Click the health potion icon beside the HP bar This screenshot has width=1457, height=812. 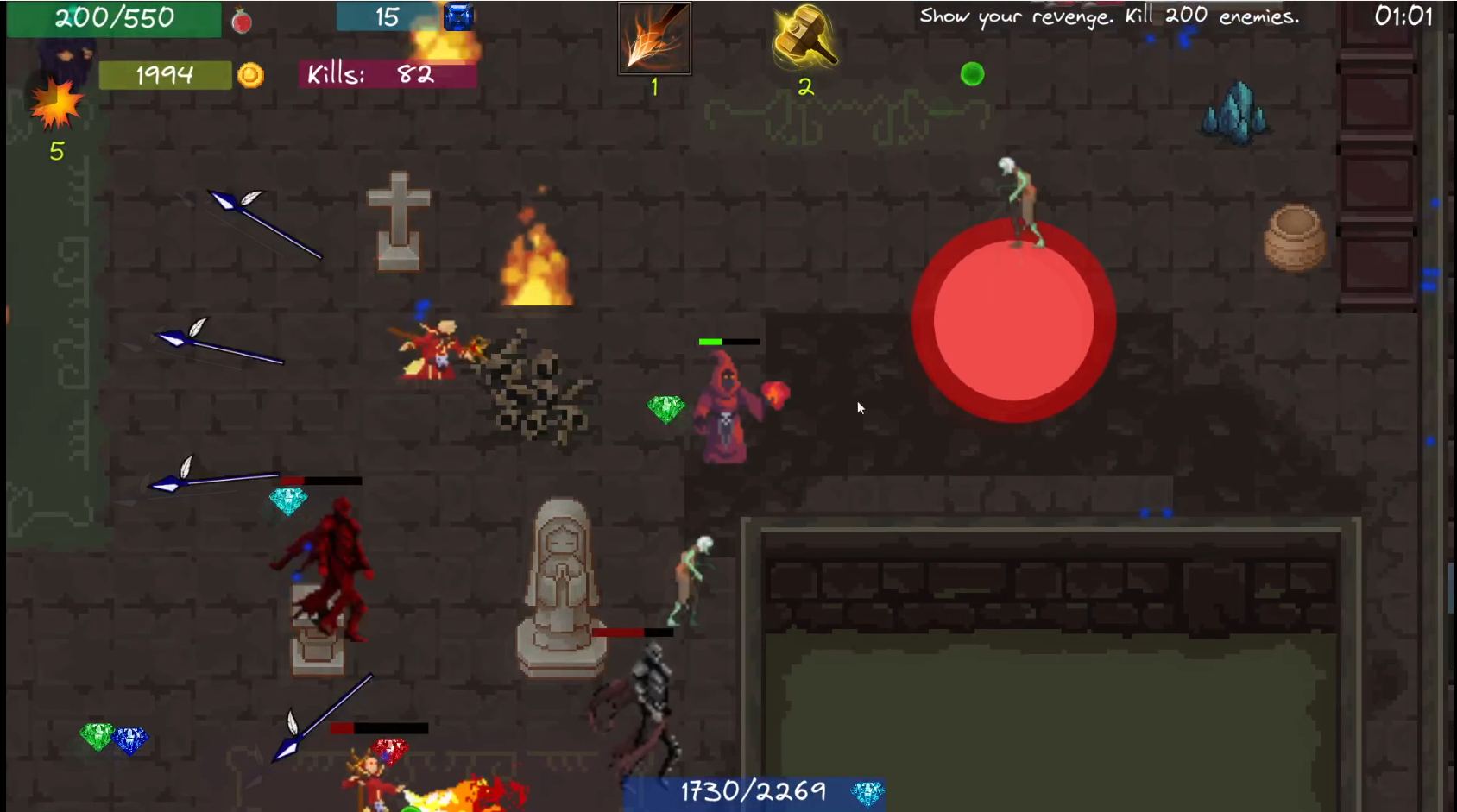tap(240, 19)
